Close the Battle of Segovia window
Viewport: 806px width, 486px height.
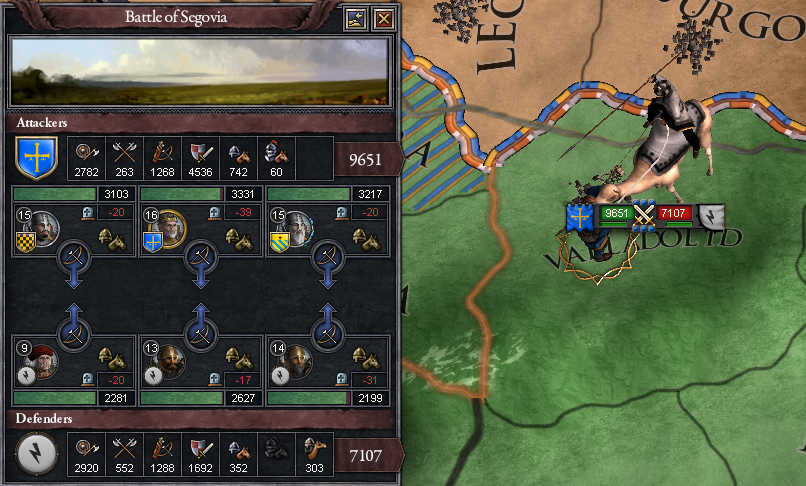click(383, 18)
